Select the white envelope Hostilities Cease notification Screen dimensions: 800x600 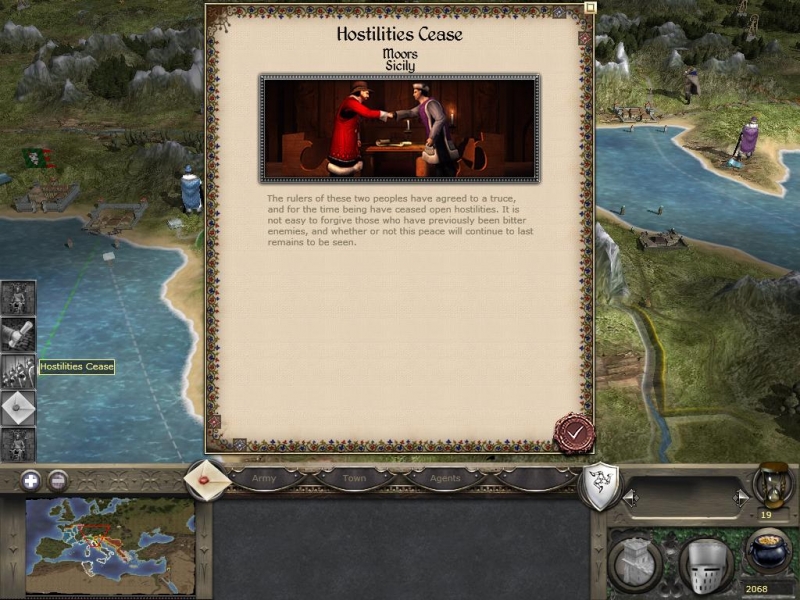(x=18, y=407)
